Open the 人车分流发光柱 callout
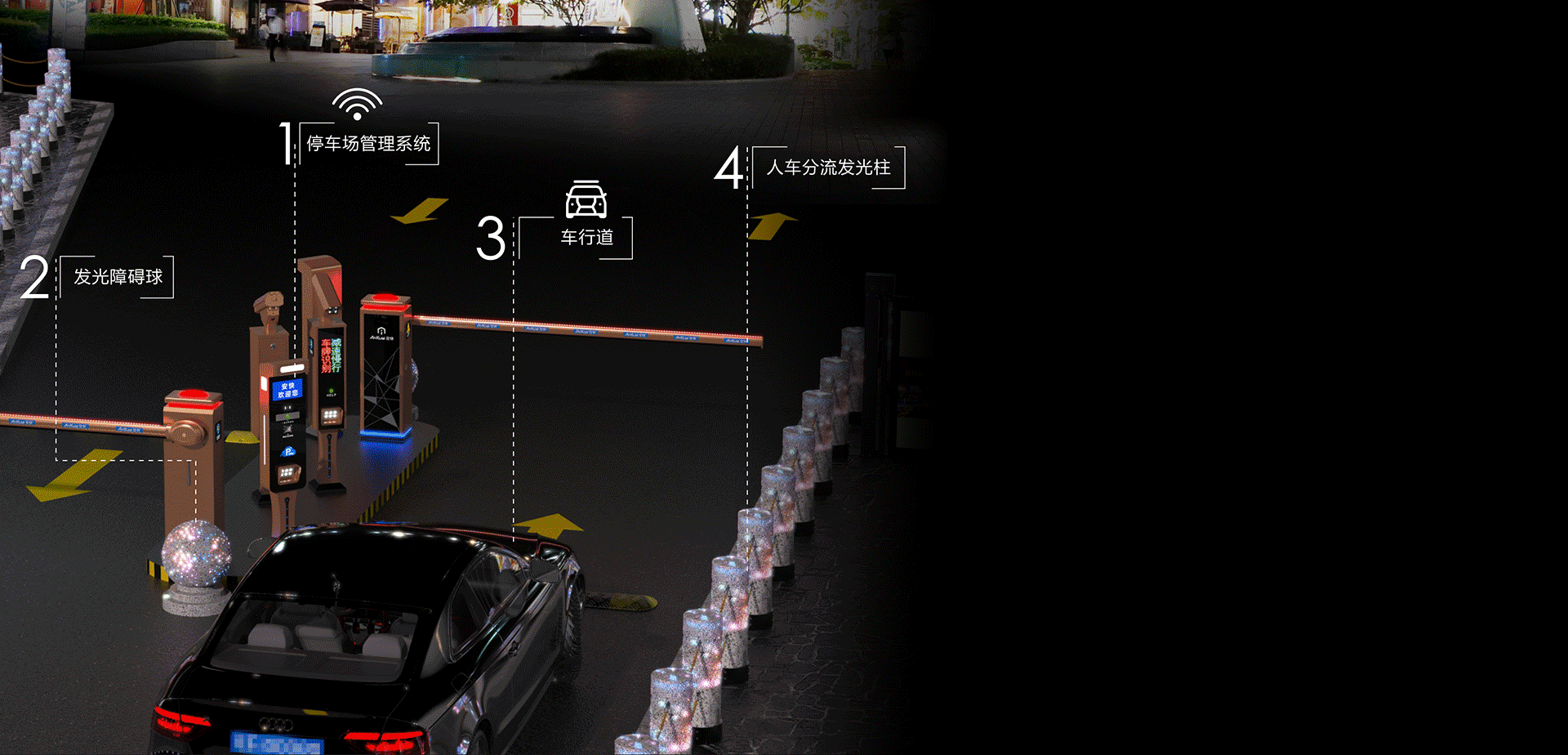 (x=828, y=168)
